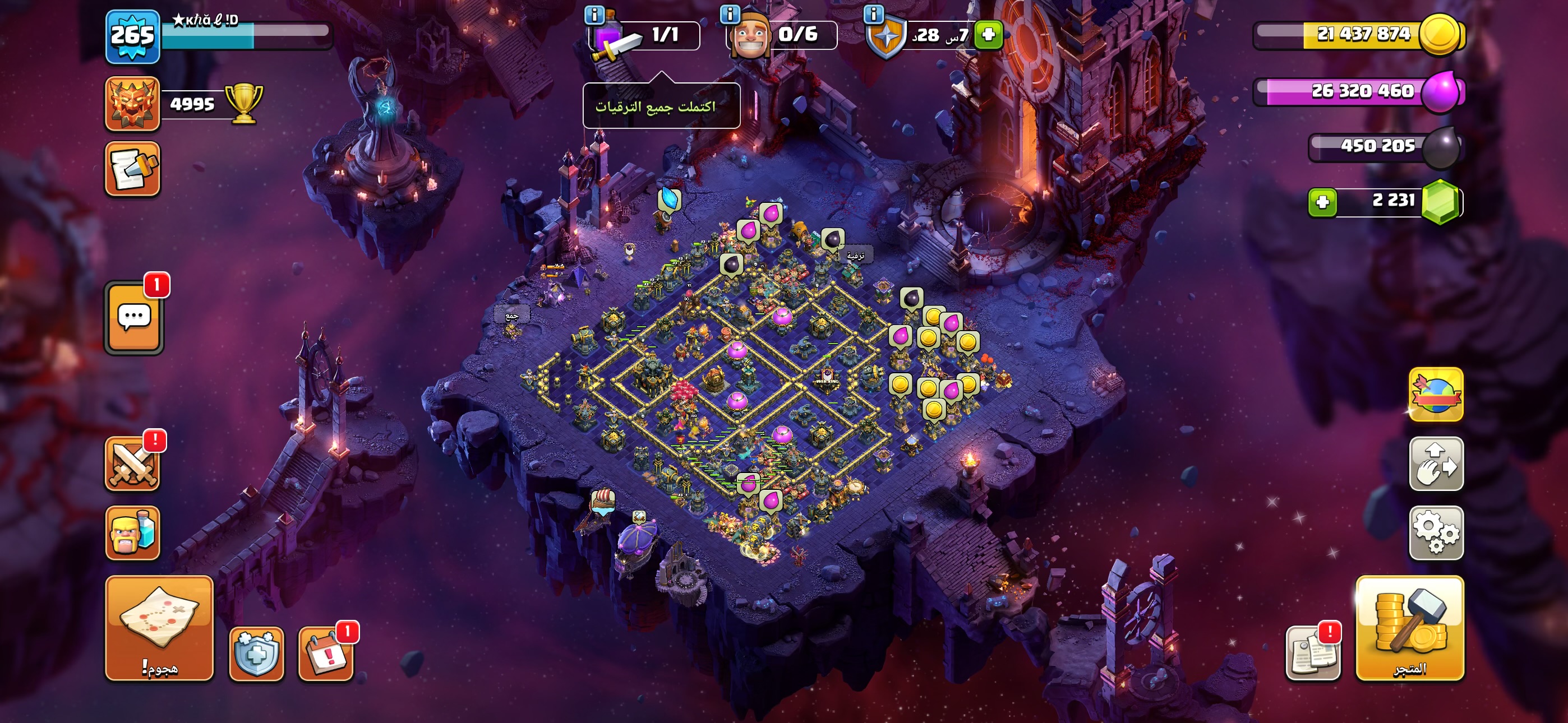Viewport: 1568px width, 723px height.
Task: Open the league badge trophy panel
Action: (132, 104)
